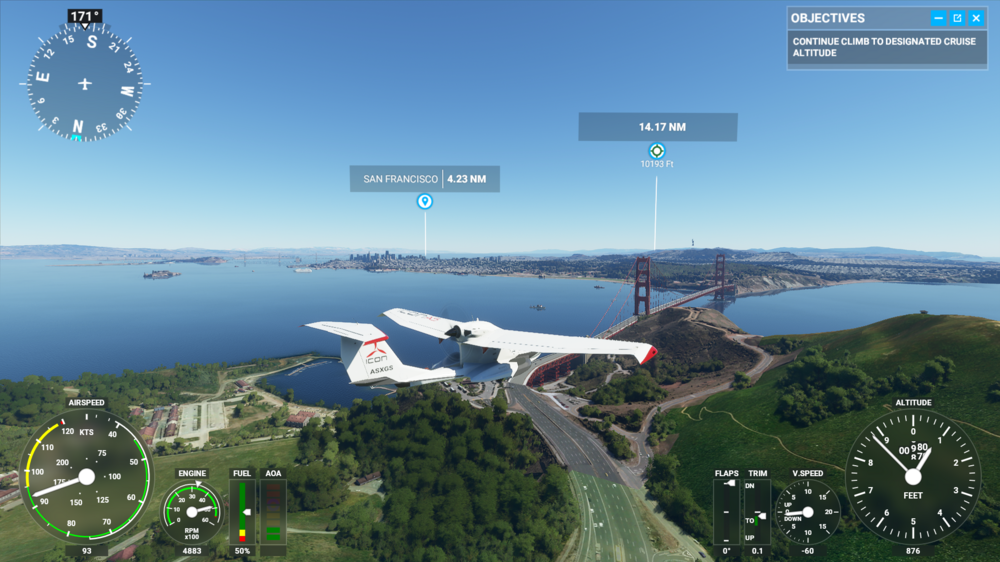
Task: Minimize the Objectives panel
Action: 938,18
